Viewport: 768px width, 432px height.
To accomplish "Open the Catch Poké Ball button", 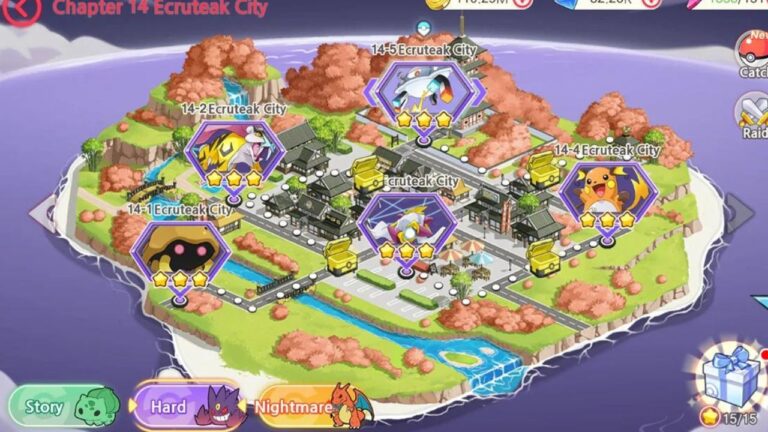I will [752, 55].
